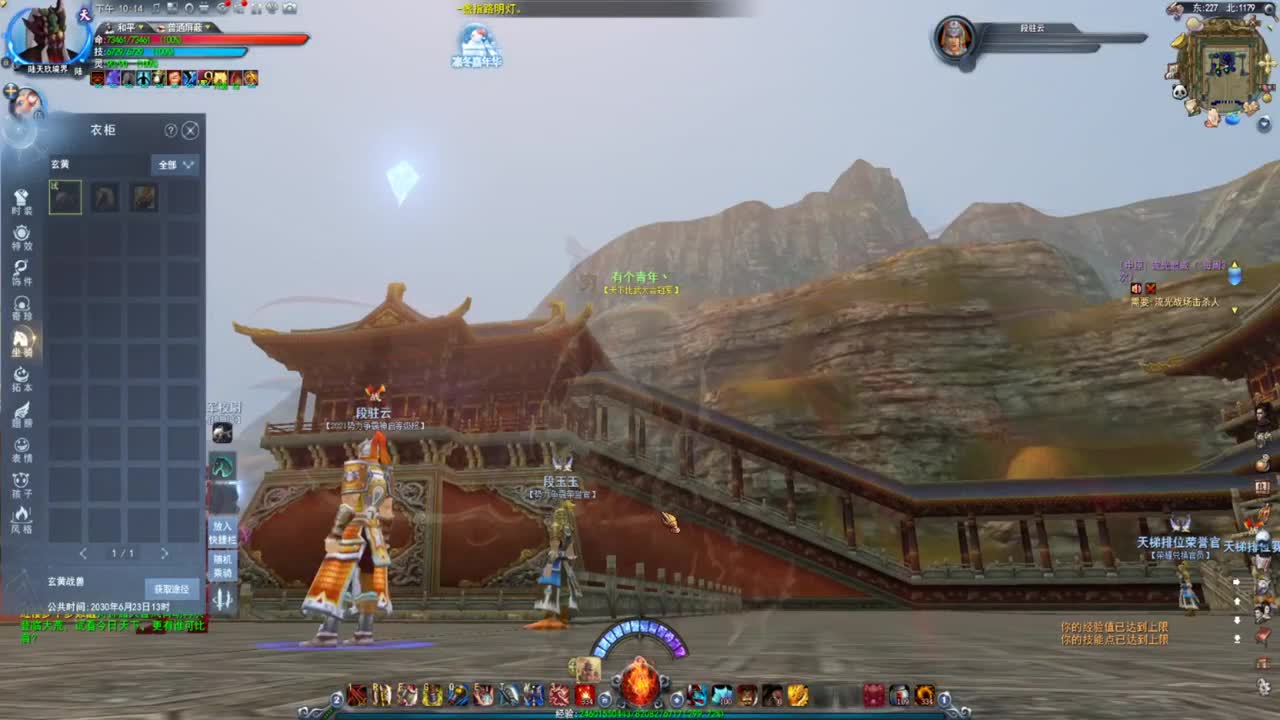The height and width of the screenshot is (720, 1280).
Task: Open the 全部 filter dropdown in the wardrobe
Action: tap(174, 163)
